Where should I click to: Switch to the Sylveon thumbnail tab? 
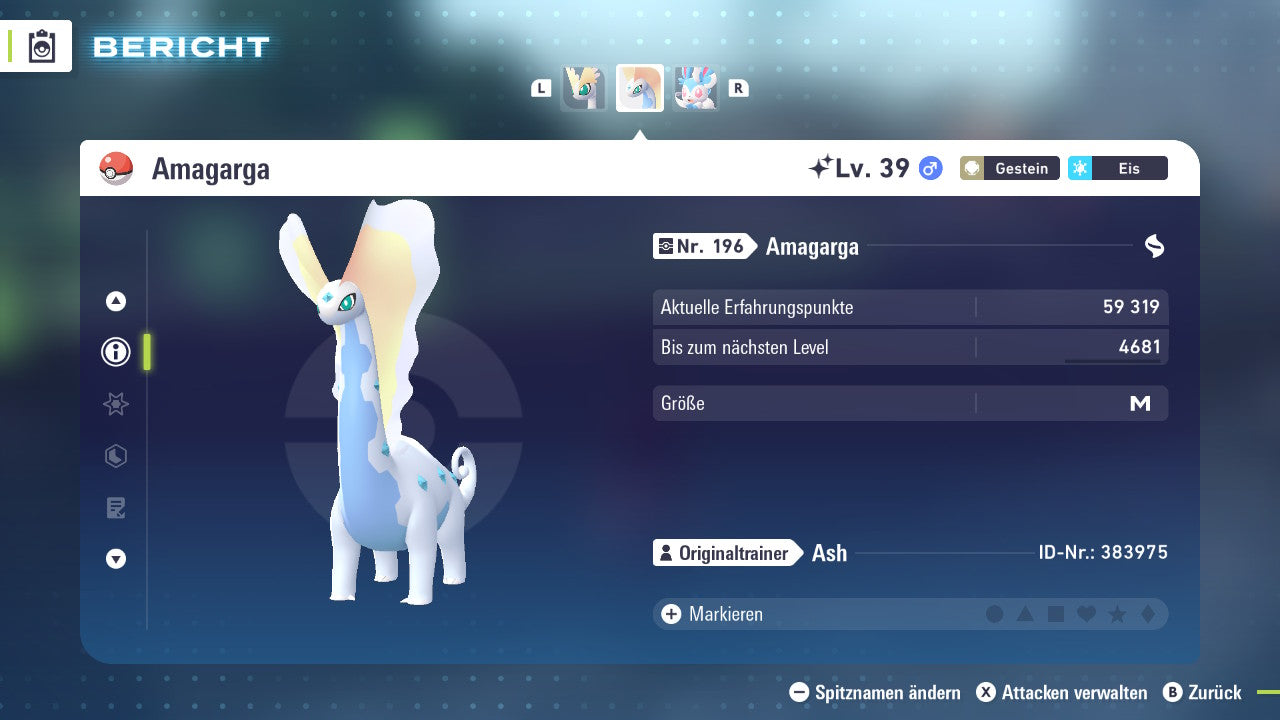696,88
